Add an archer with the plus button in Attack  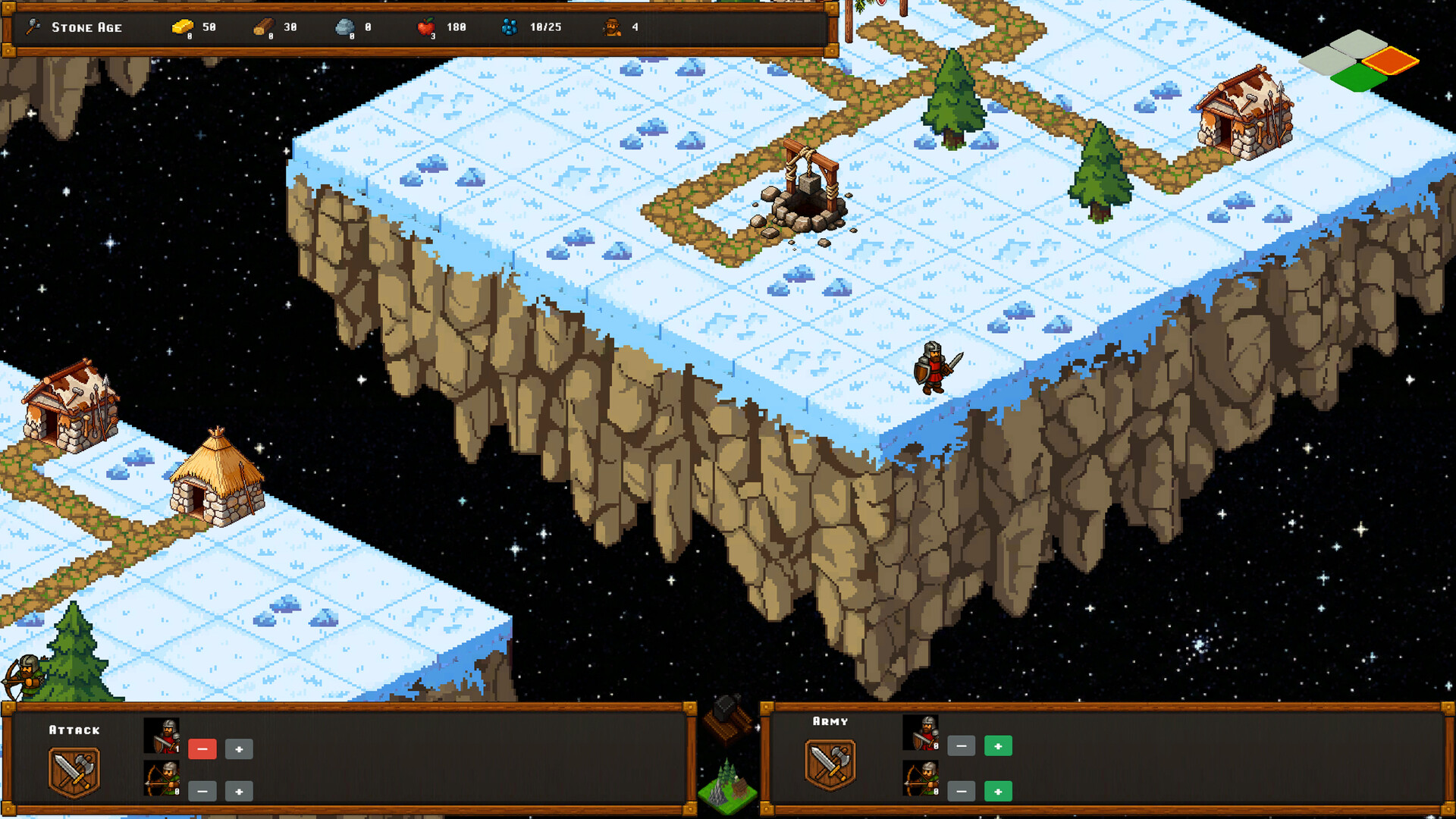tap(239, 791)
